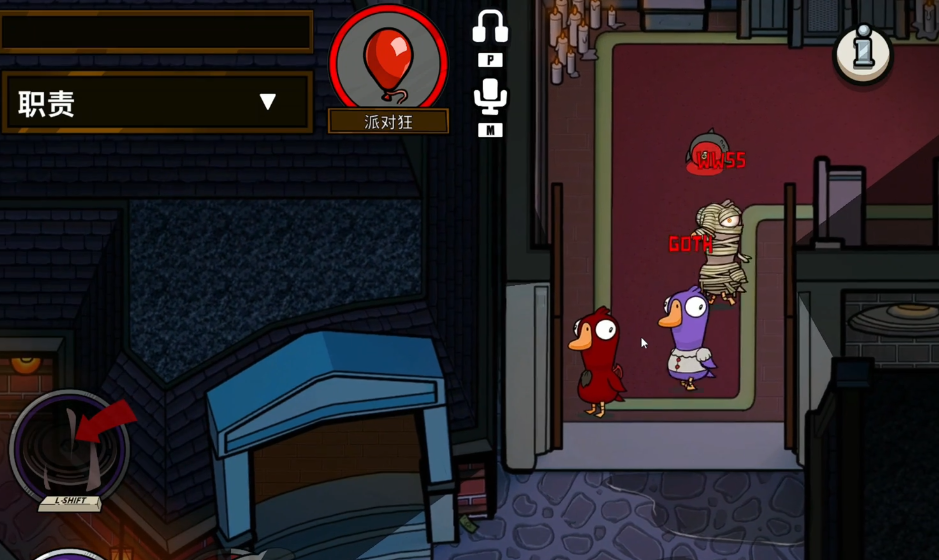Click the empty bar above 职责
Image resolution: width=939 pixels, height=560 pixels.
click(156, 32)
